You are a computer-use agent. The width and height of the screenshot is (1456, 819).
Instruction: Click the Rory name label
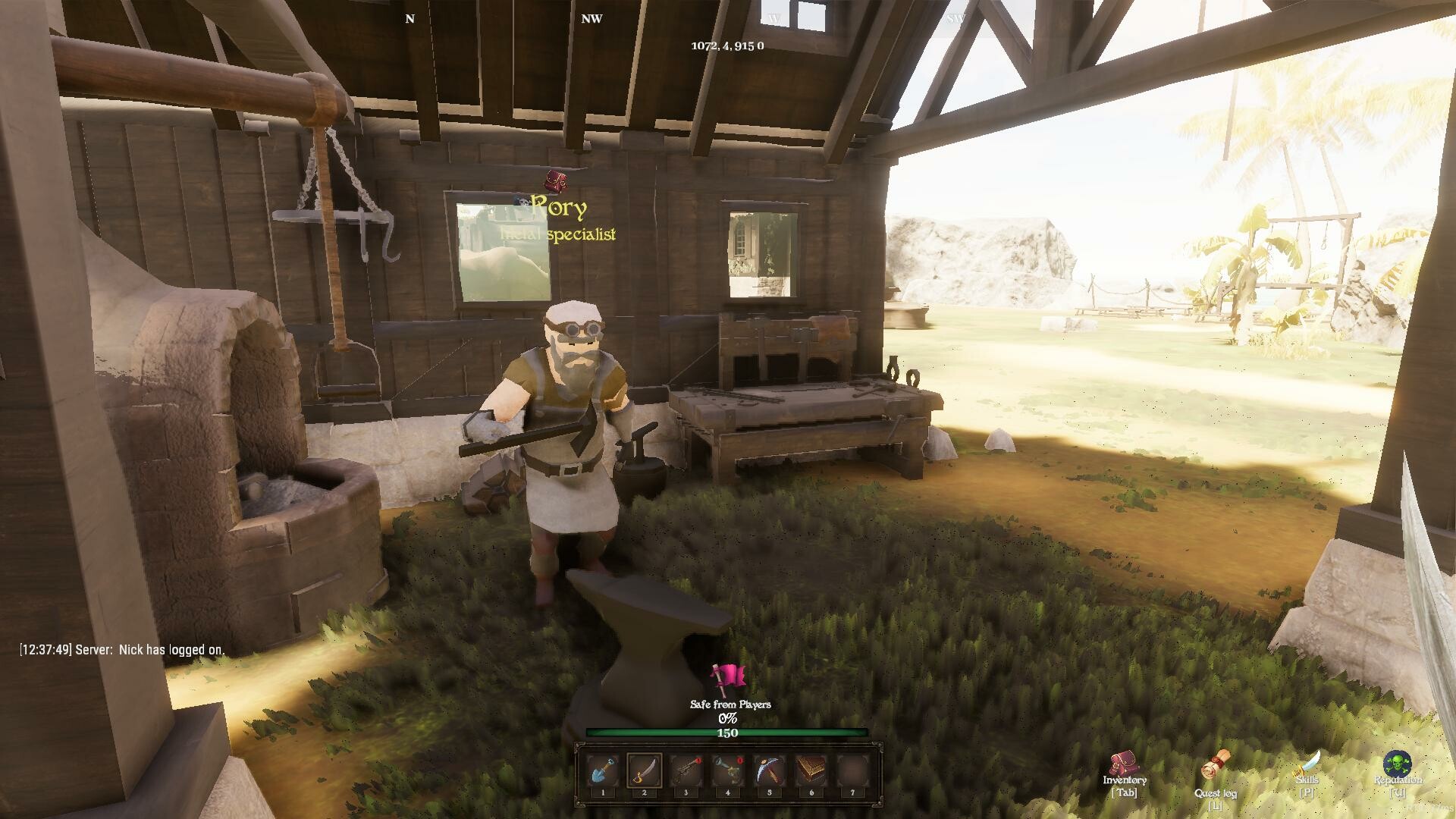[560, 206]
